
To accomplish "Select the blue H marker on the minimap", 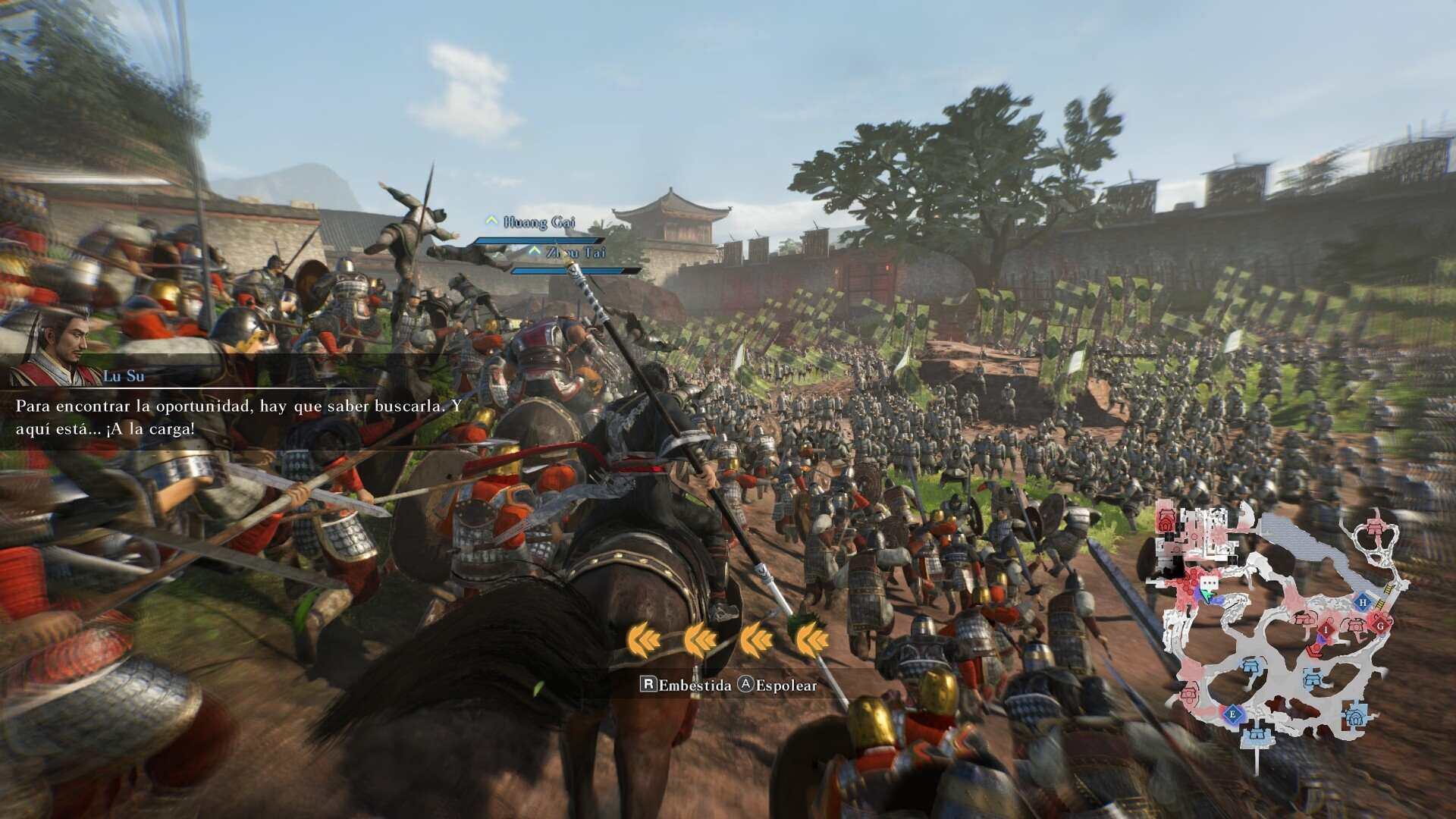I will [1363, 603].
